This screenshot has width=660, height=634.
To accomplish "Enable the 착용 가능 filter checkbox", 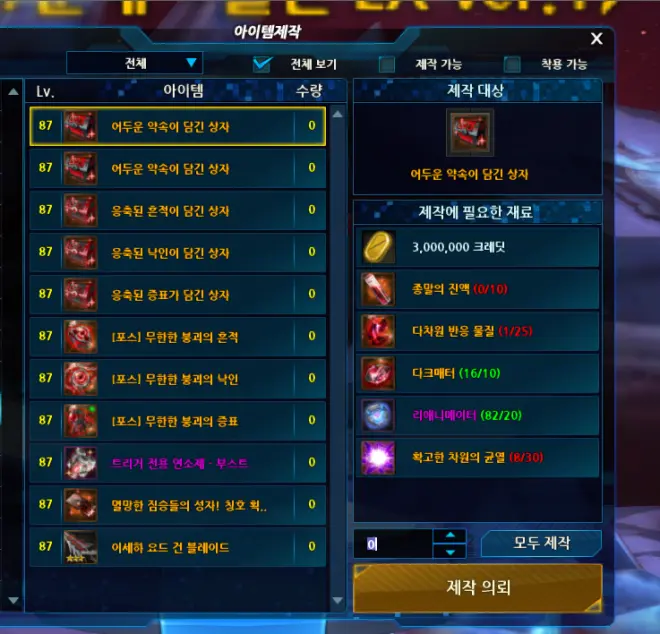I will [x=512, y=64].
